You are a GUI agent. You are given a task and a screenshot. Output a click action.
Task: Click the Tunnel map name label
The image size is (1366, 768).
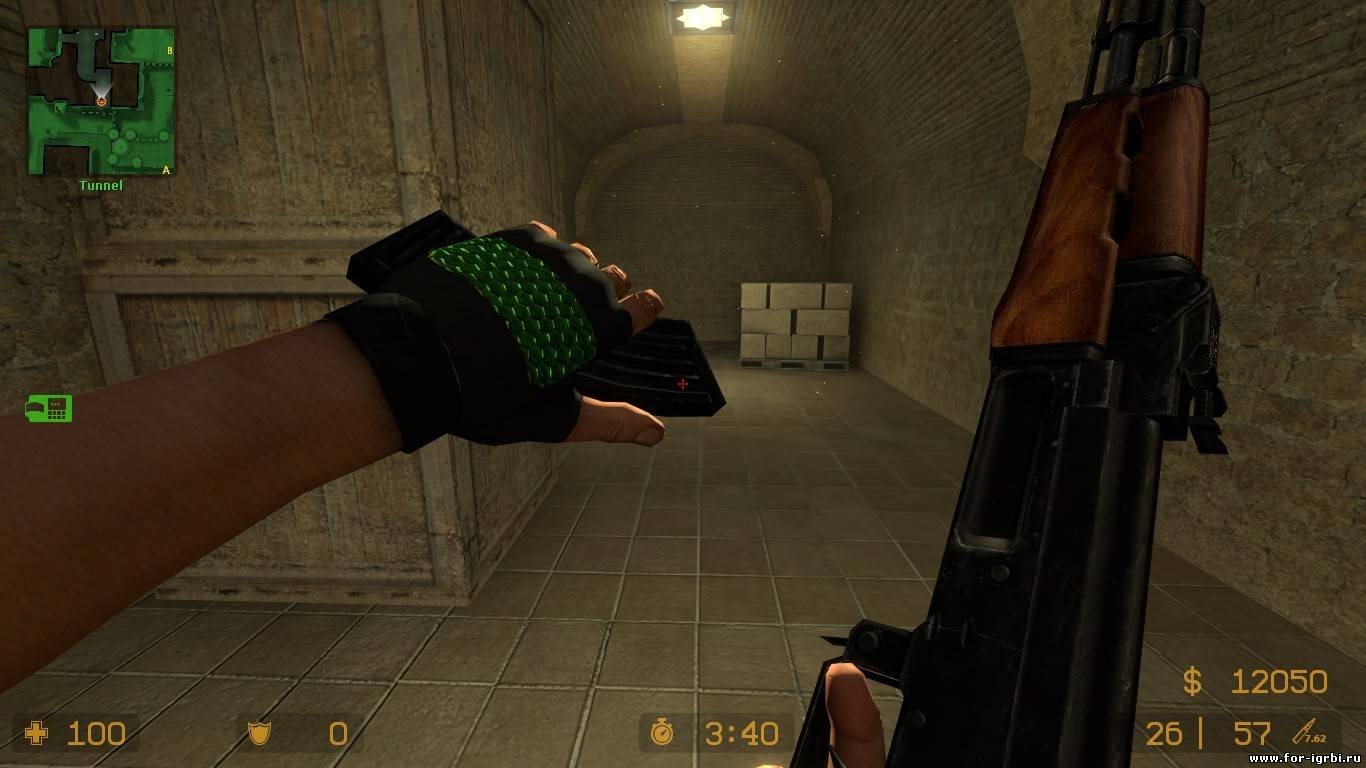click(100, 185)
